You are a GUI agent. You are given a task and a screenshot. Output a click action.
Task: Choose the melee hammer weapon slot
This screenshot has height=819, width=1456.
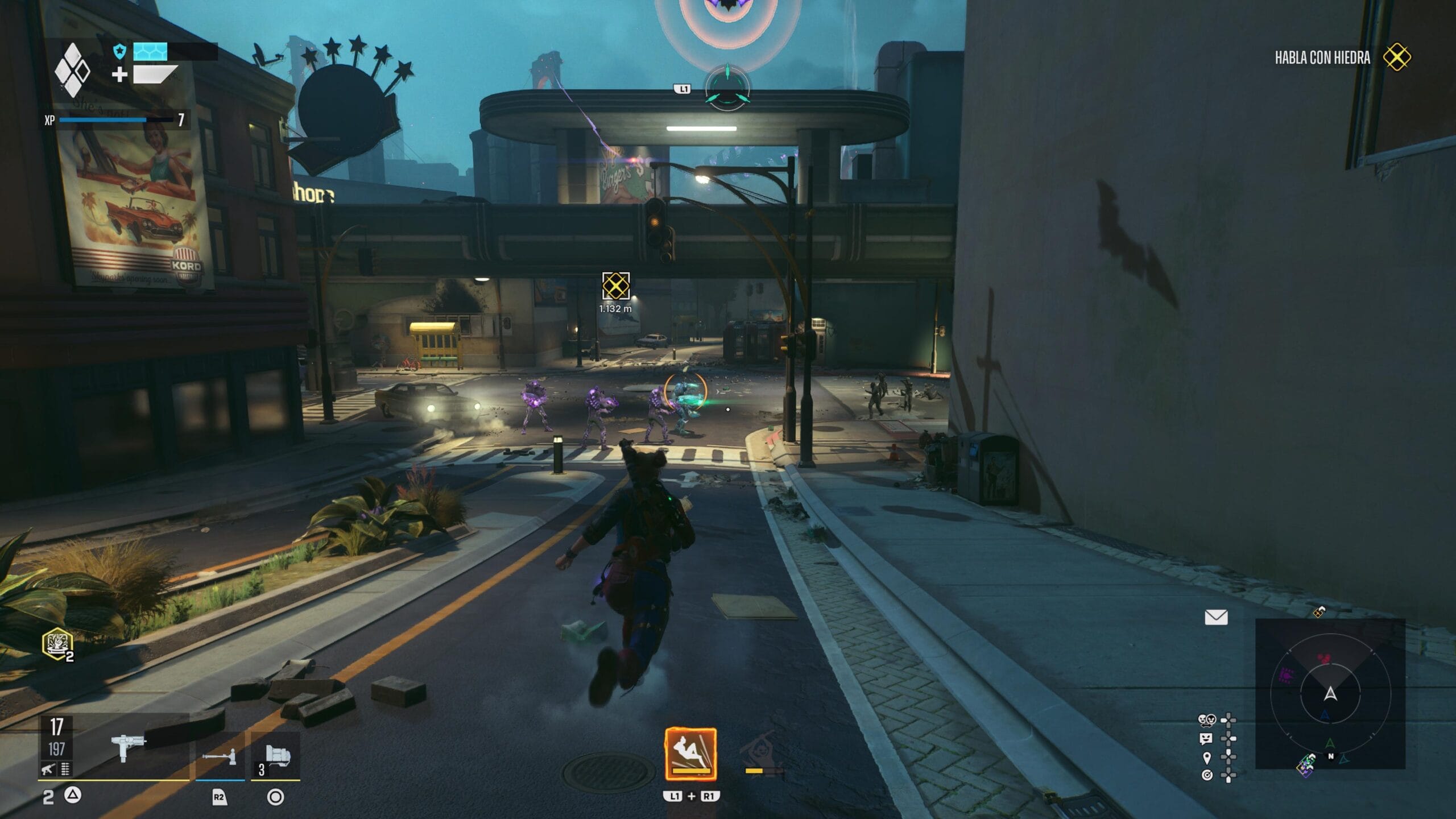coord(220,756)
